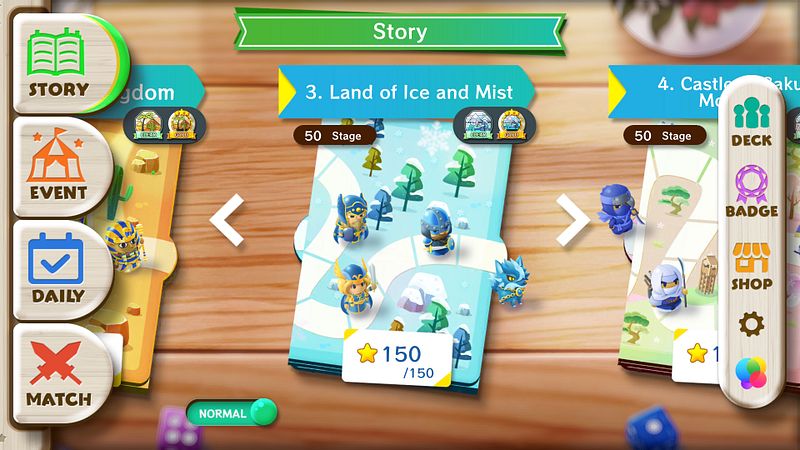
Task: Switch to the Event tab
Action: pyautogui.click(x=58, y=166)
